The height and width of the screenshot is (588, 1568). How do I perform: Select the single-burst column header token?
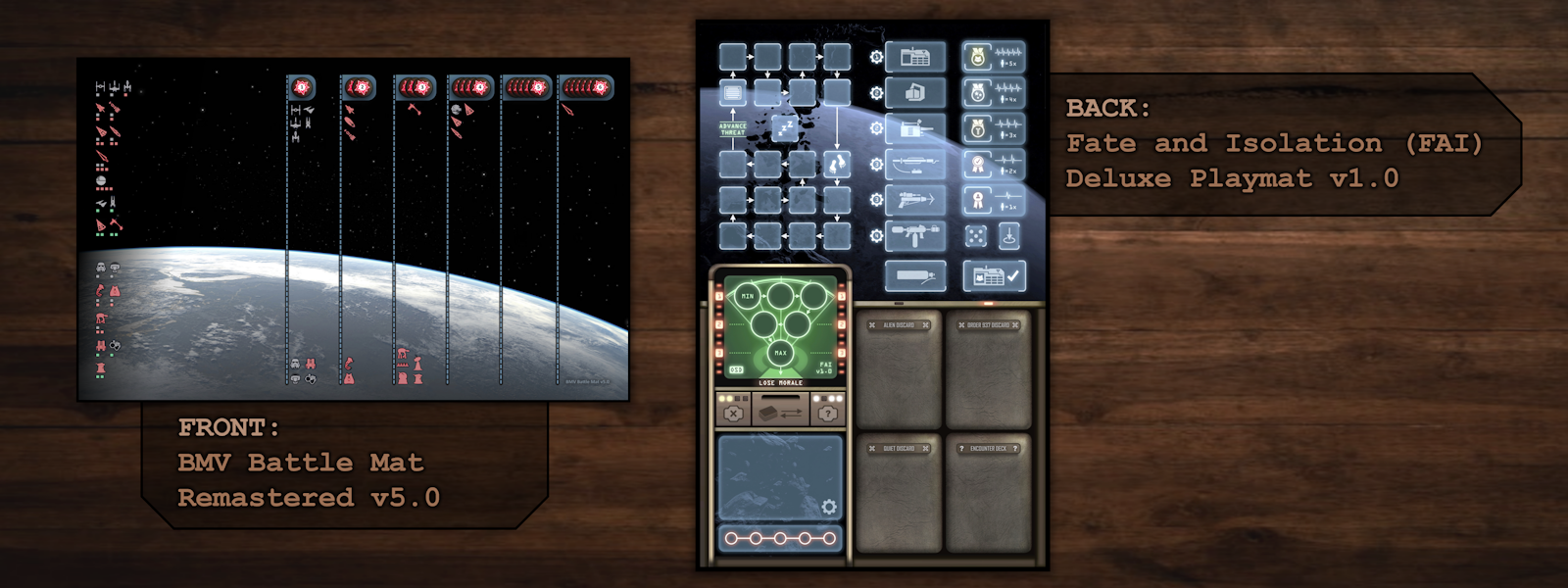pos(302,87)
